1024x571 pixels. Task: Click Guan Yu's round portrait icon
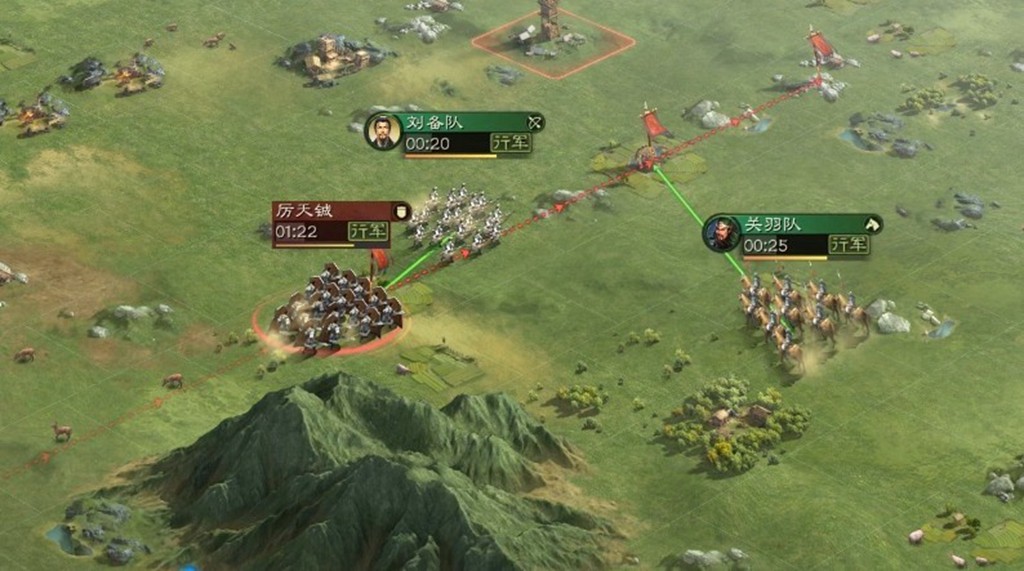pyautogui.click(x=721, y=234)
